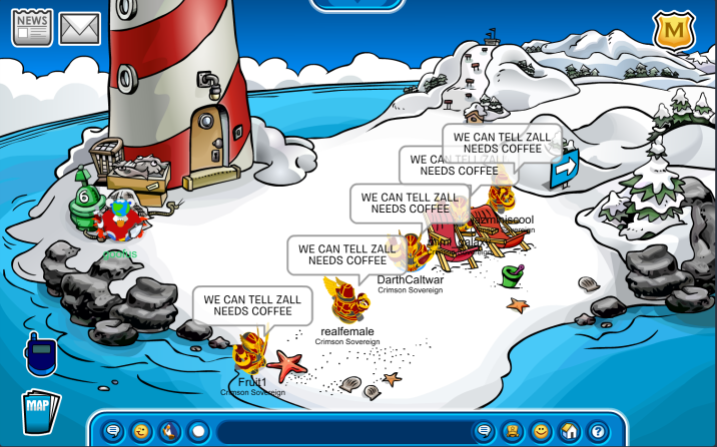The width and height of the screenshot is (717, 447).
Task: Open the quick chat messages menu
Action: pyautogui.click(x=113, y=432)
